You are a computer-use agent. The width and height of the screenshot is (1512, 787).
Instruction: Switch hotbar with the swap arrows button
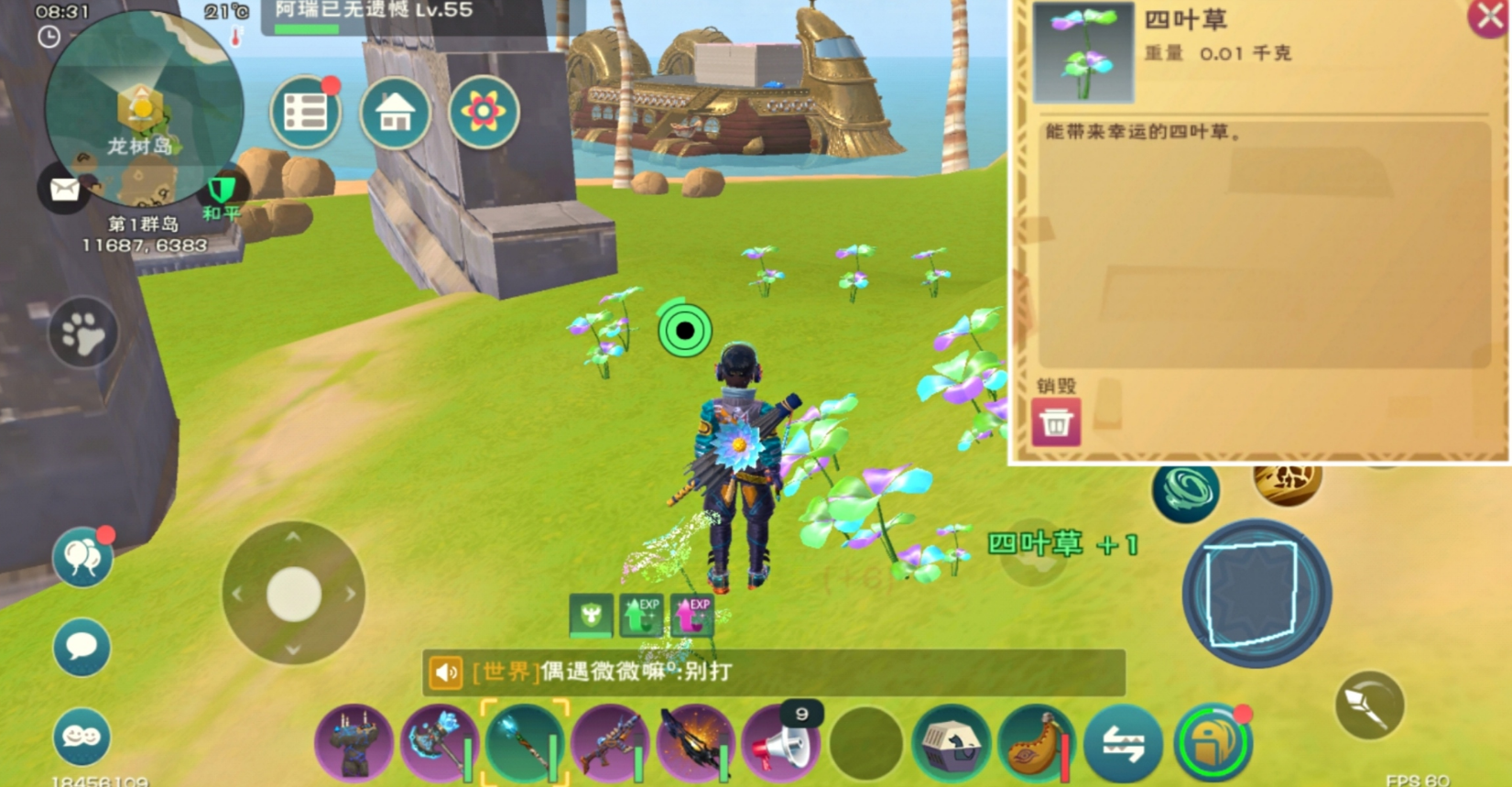coord(1123,744)
